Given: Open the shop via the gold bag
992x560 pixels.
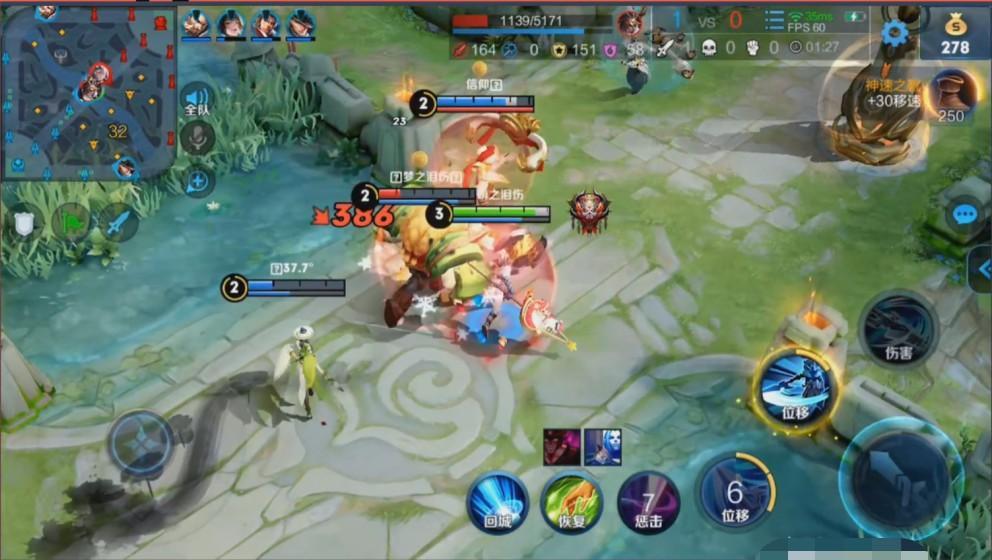Looking at the screenshot, I should coord(955,31).
